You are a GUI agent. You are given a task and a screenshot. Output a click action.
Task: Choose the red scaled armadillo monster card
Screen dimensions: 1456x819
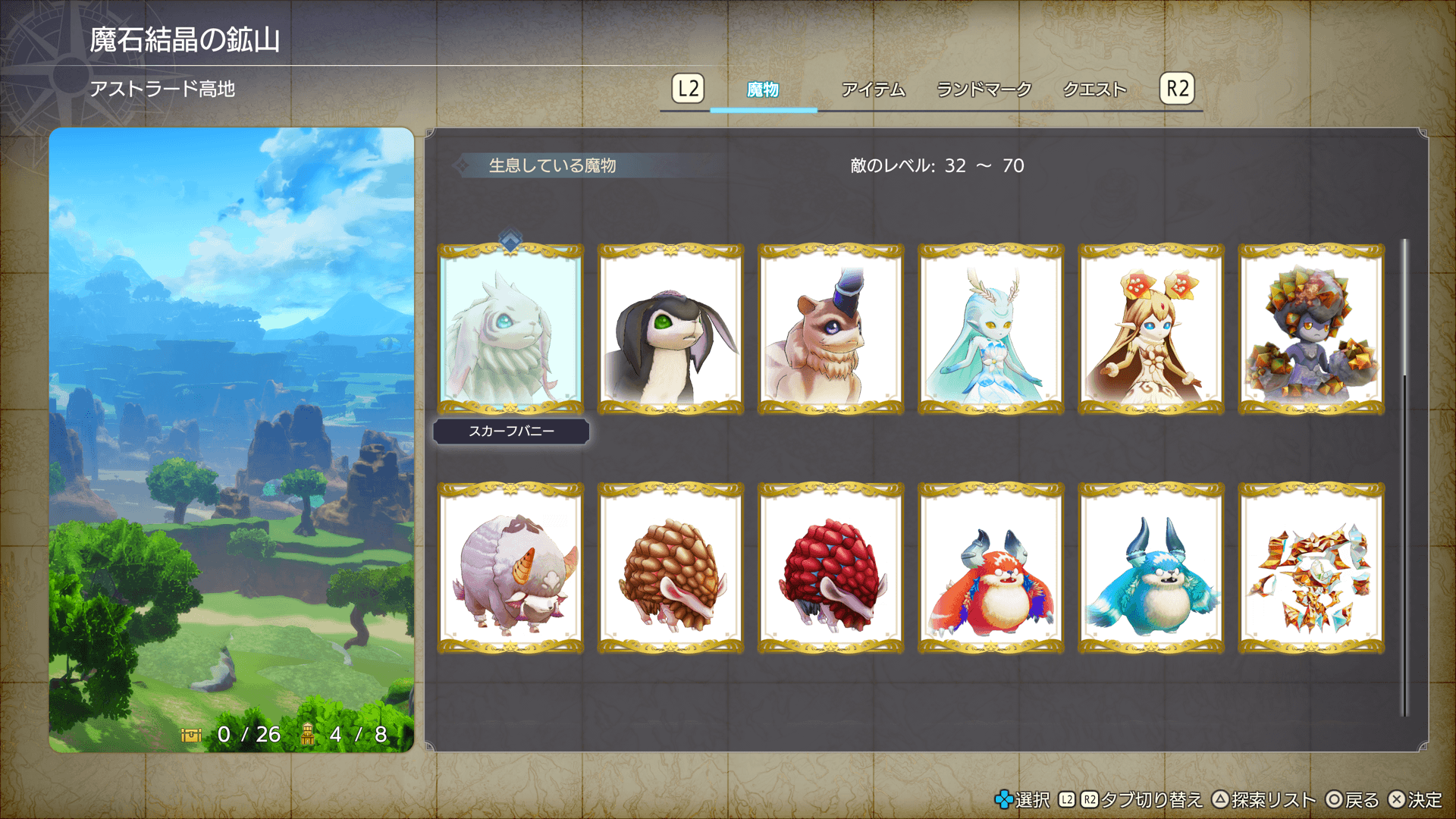tap(831, 569)
